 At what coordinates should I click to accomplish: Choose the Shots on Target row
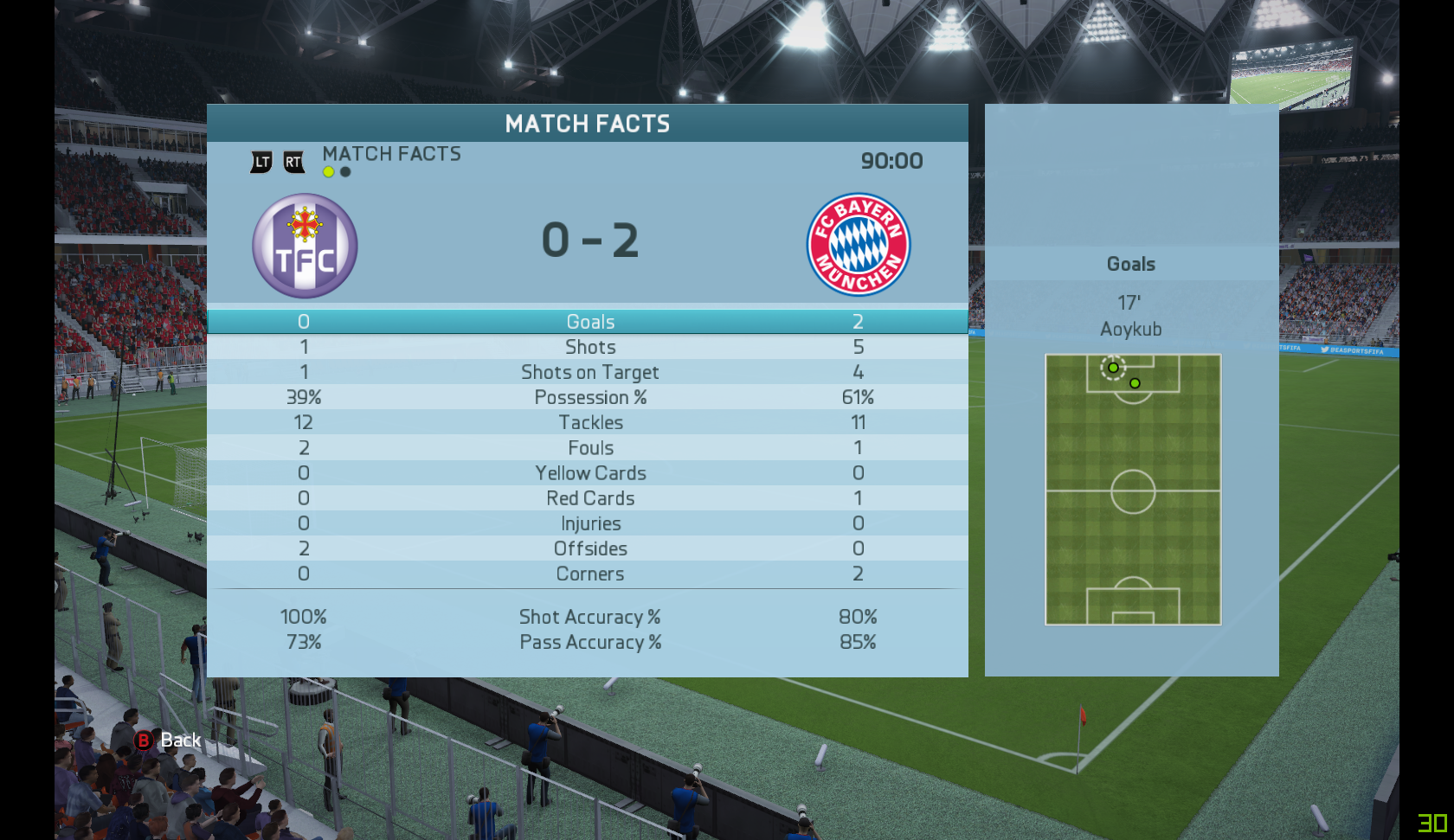click(x=589, y=372)
